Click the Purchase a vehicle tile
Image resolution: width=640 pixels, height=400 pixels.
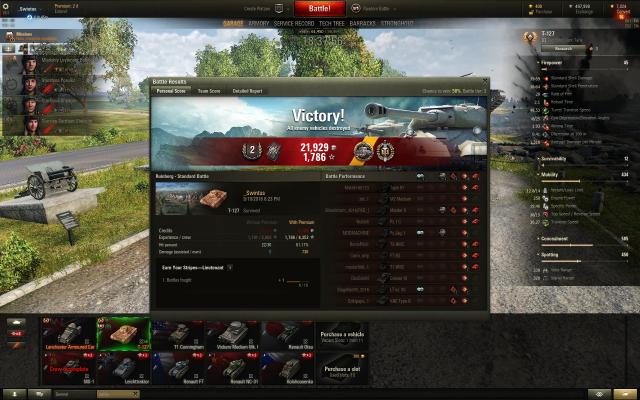[x=342, y=334]
